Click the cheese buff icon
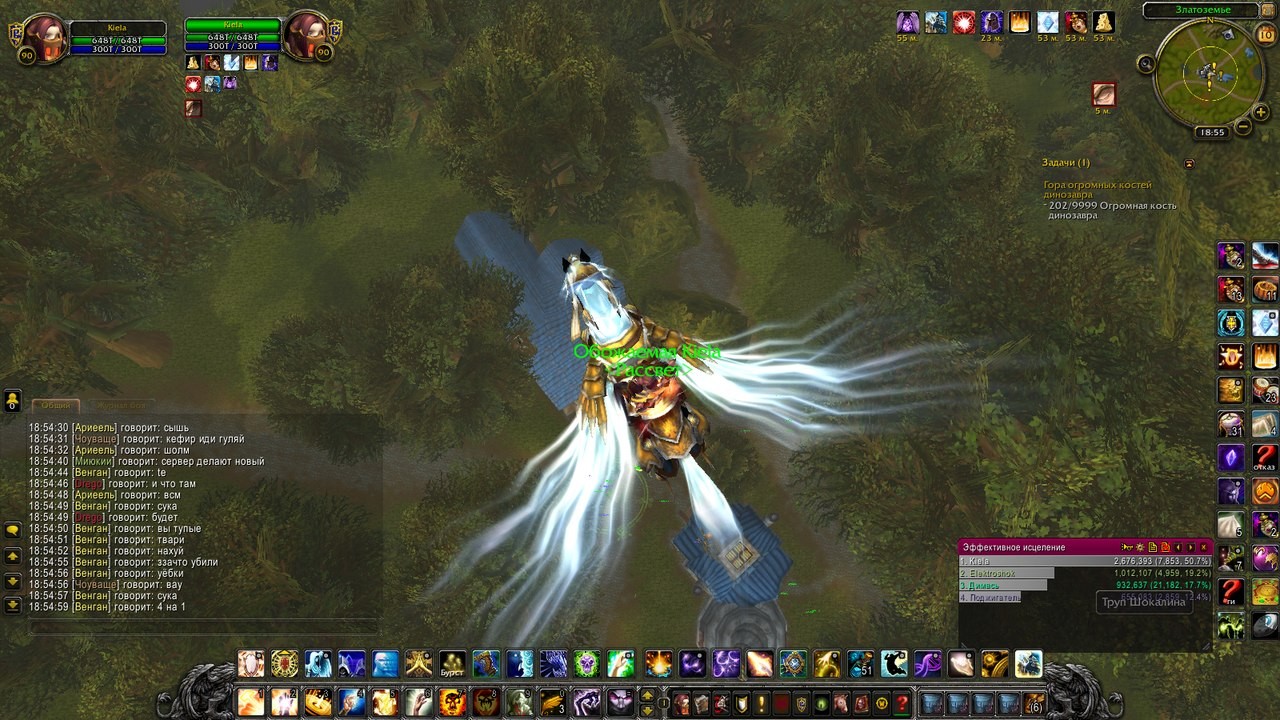 [x=1103, y=23]
